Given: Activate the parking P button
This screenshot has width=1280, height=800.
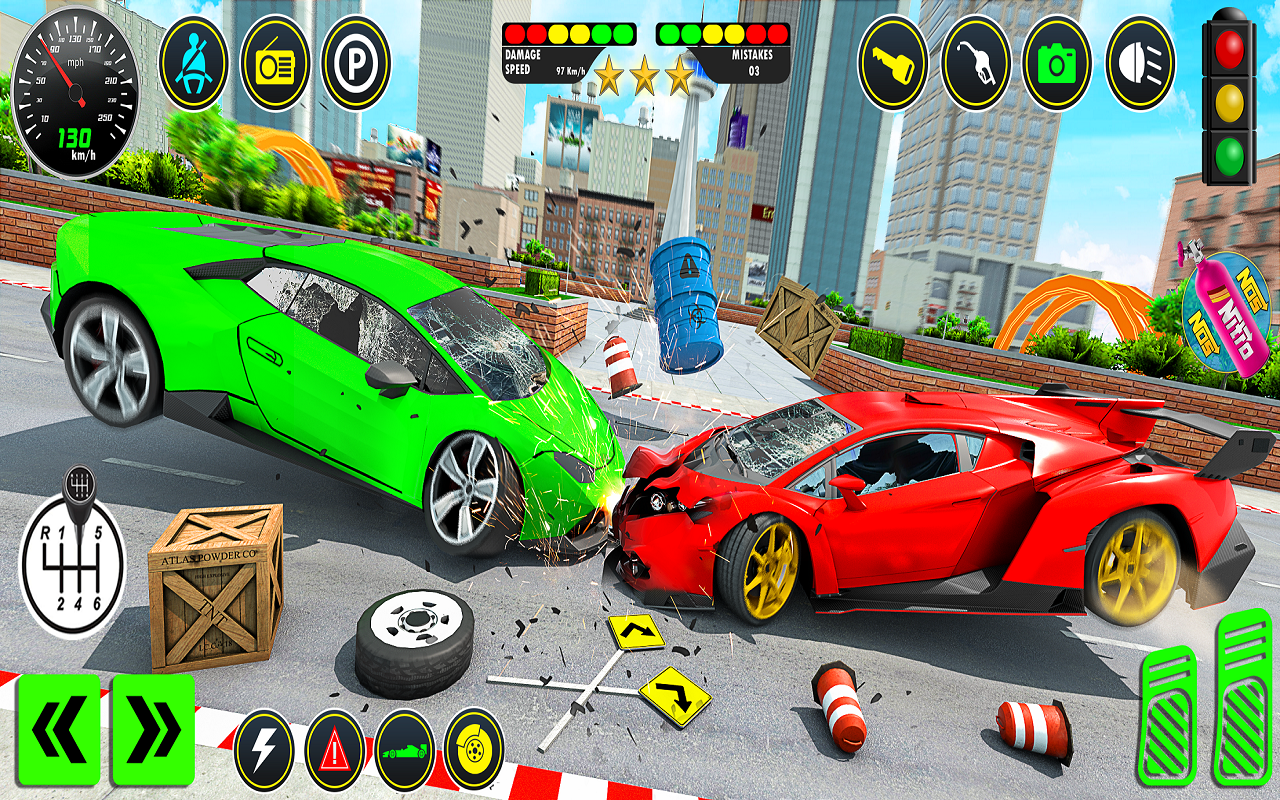Looking at the screenshot, I should coord(355,62).
